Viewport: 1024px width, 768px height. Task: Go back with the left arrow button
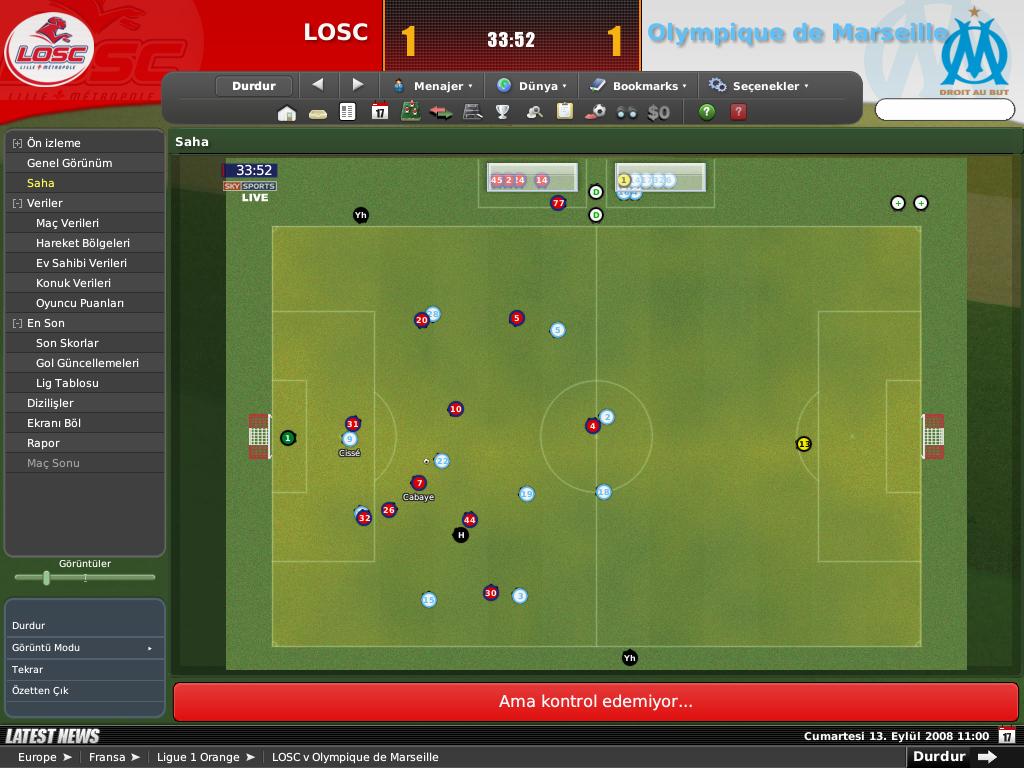(x=318, y=85)
